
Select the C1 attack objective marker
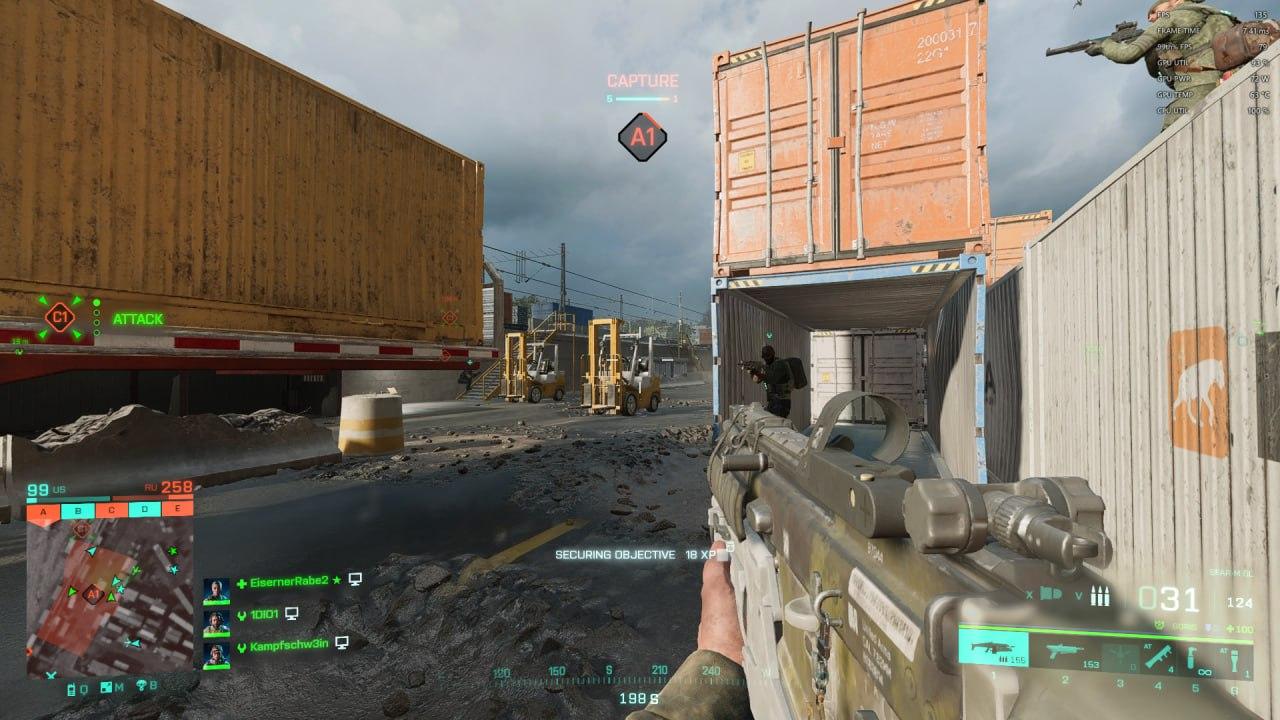(60, 318)
